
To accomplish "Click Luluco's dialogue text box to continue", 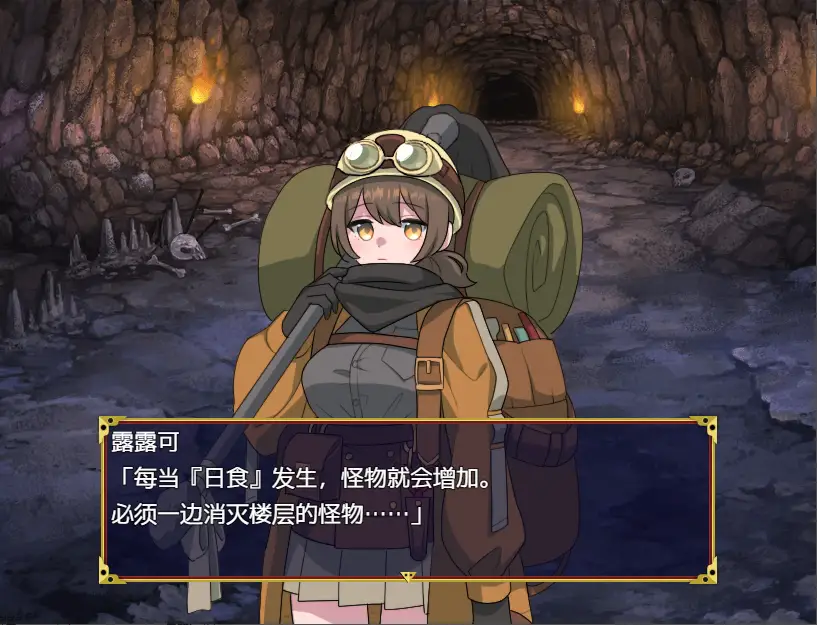I will 408,499.
